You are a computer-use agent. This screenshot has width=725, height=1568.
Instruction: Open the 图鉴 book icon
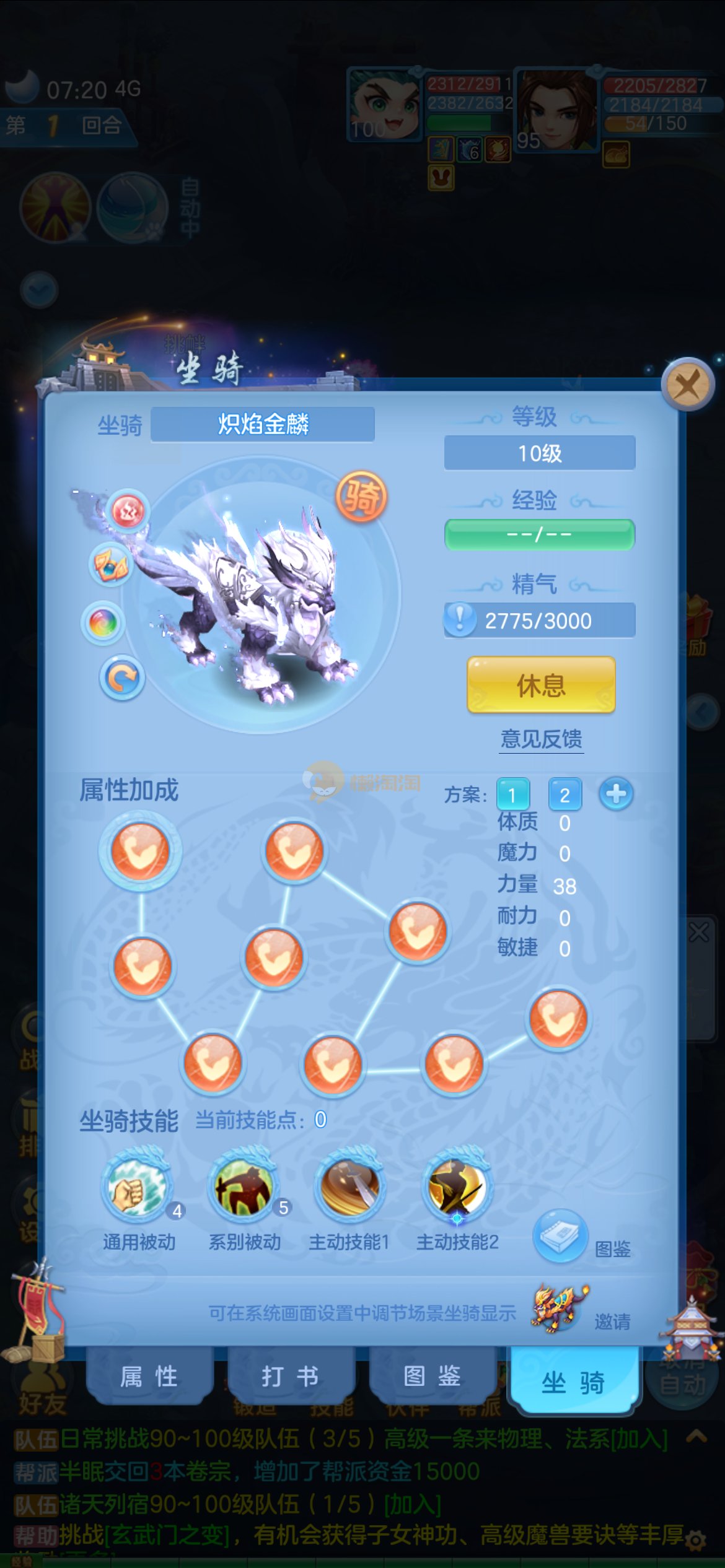[x=560, y=1235]
